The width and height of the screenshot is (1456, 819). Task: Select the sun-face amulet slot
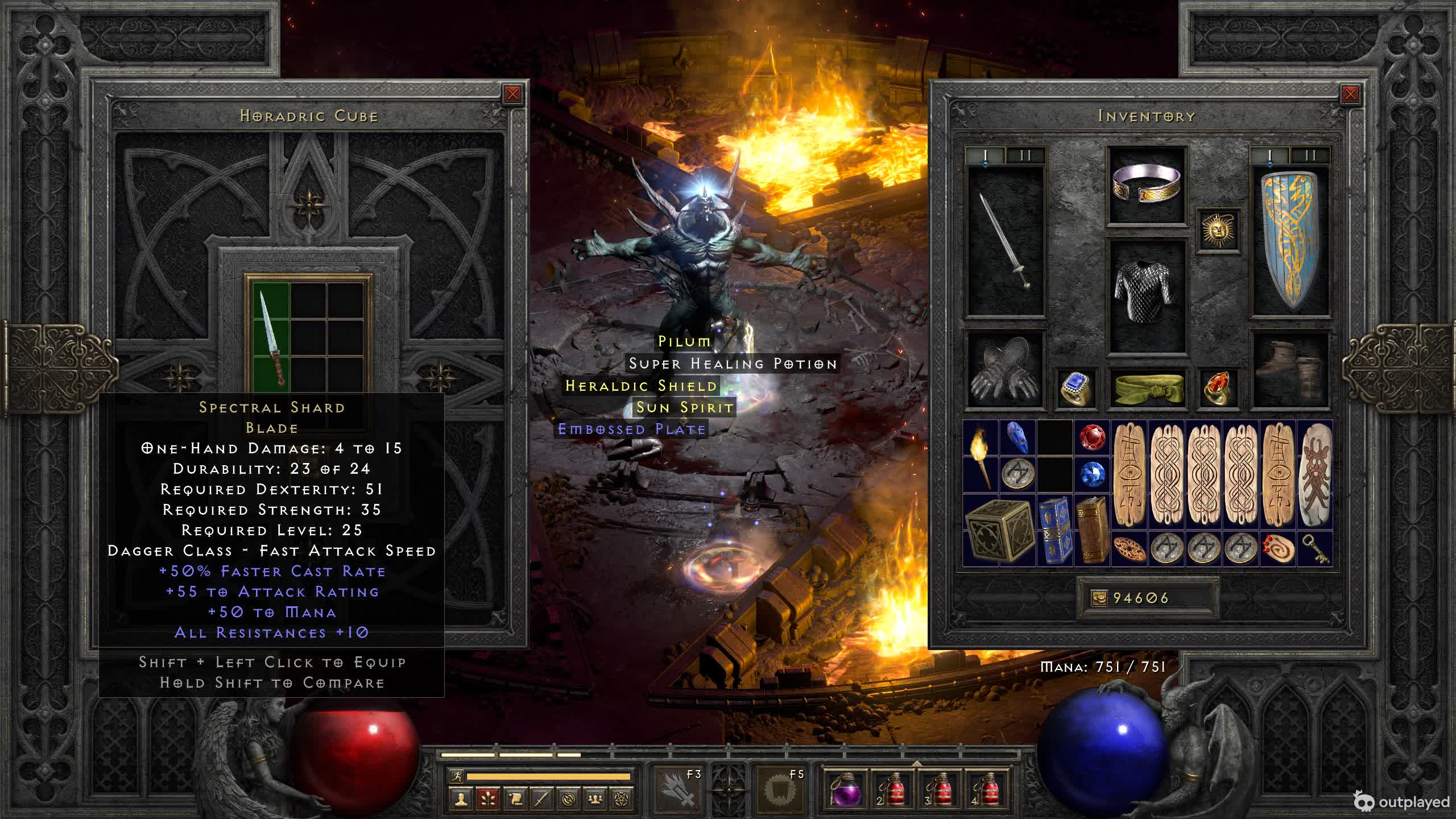tap(1218, 230)
